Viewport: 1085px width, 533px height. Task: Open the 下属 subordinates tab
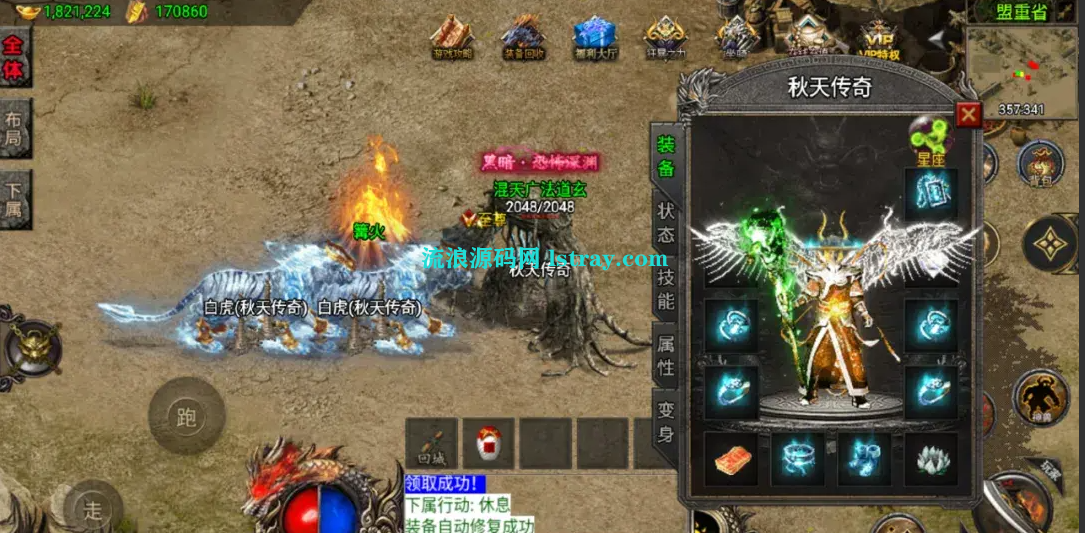coord(14,199)
